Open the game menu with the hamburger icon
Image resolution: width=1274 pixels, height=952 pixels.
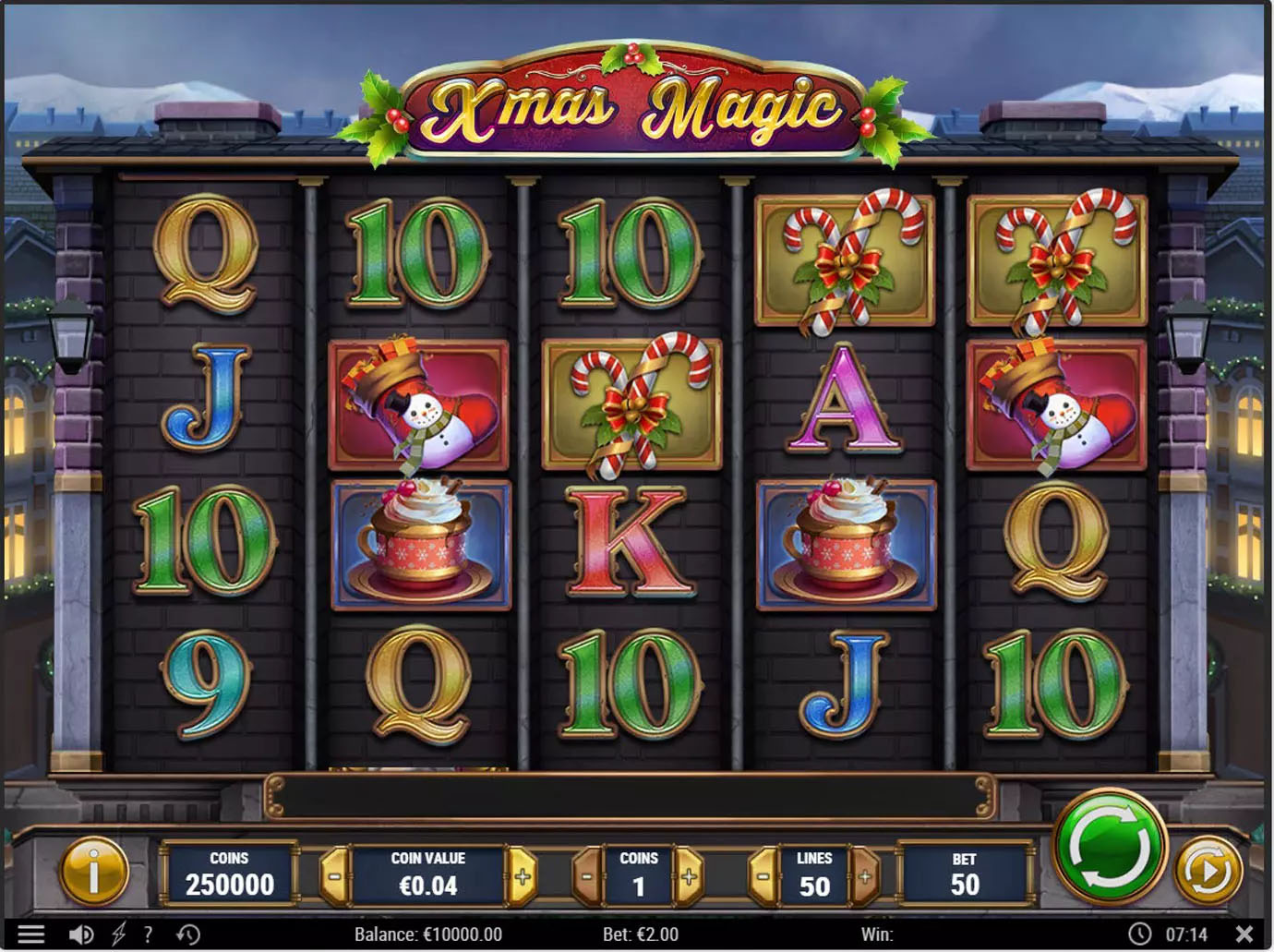click(31, 934)
